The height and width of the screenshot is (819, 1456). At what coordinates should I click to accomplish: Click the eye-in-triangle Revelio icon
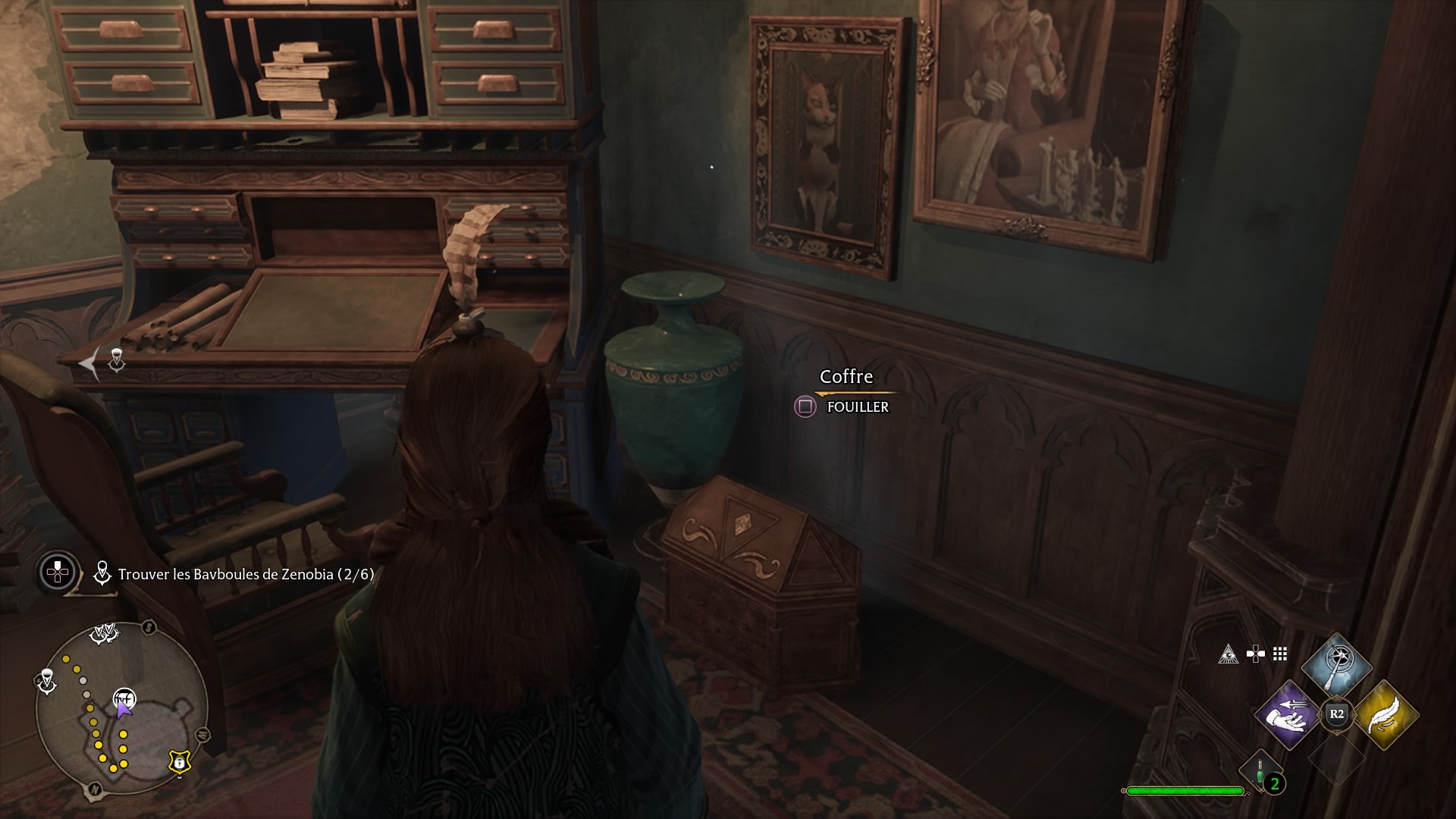coord(1228,654)
